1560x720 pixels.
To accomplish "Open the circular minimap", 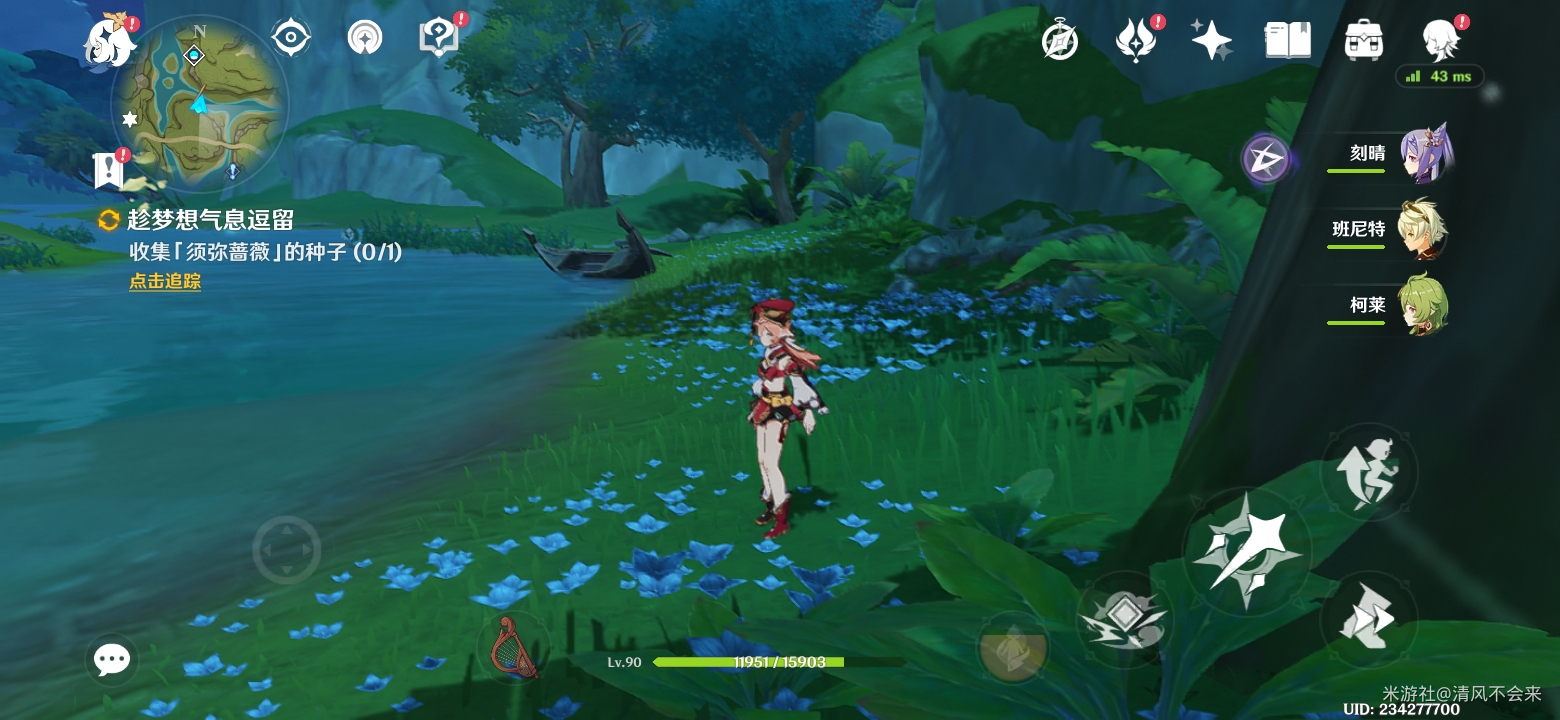I will pyautogui.click(x=201, y=104).
